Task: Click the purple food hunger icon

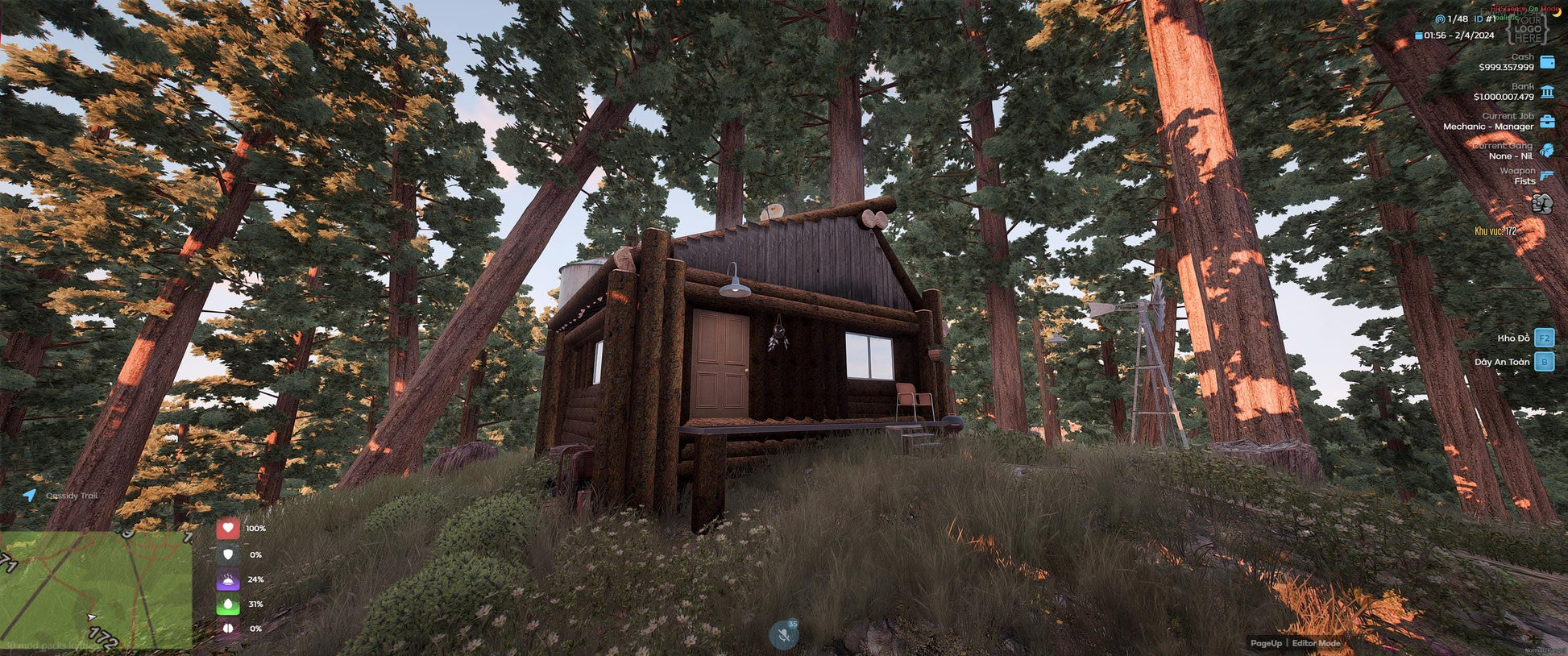Action: [x=228, y=579]
